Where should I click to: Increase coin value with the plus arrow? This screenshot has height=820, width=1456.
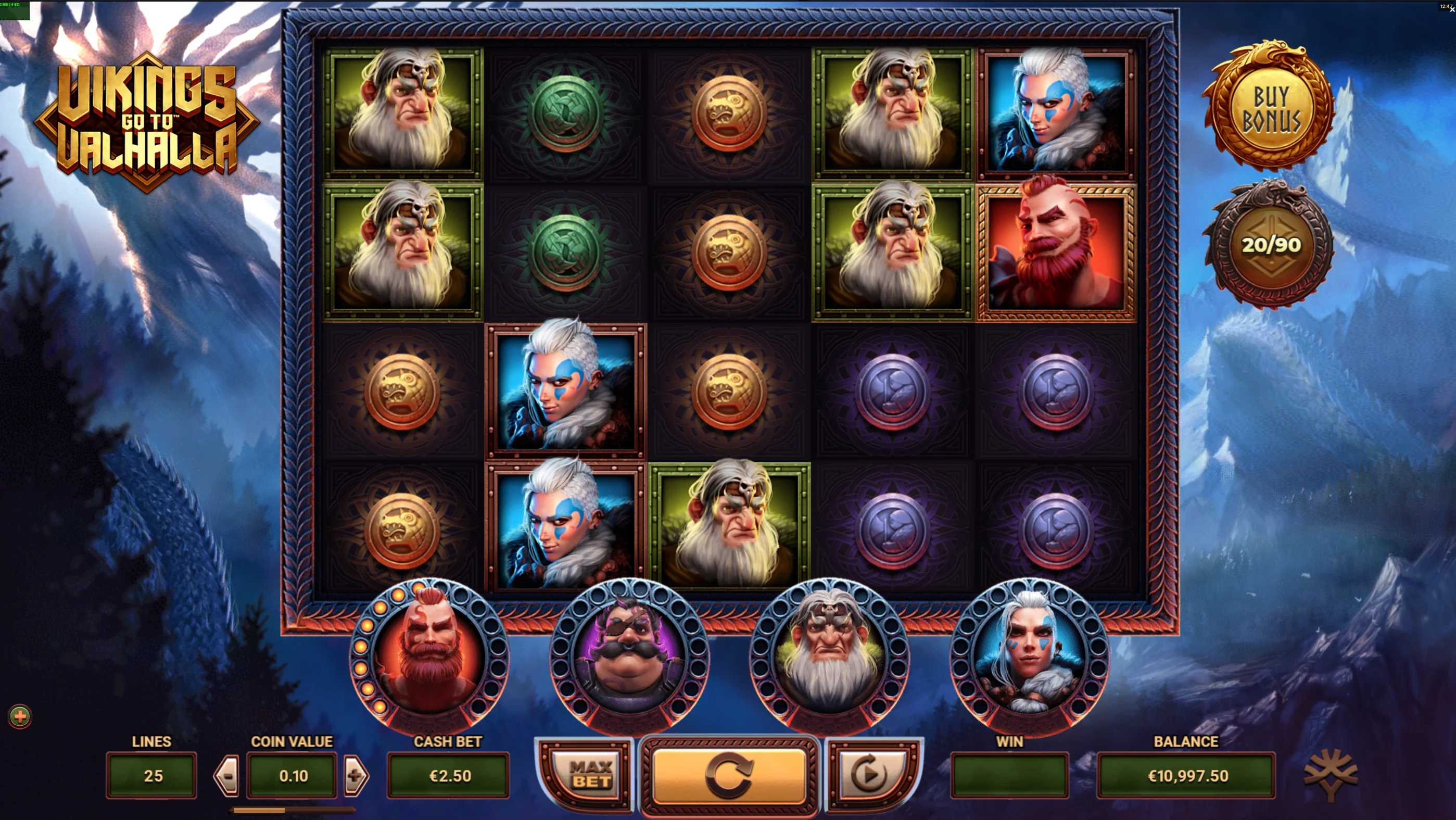point(356,775)
